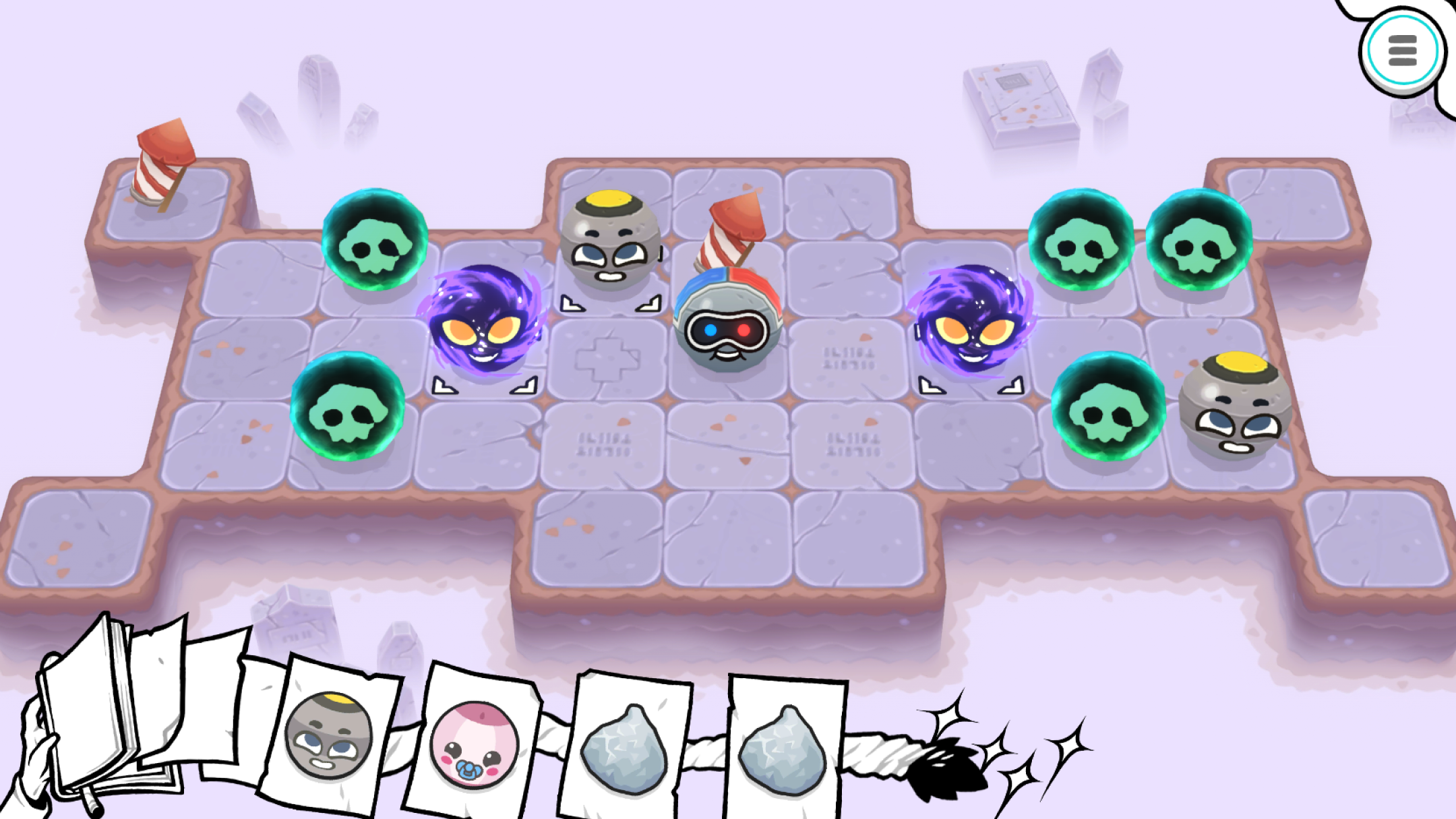
Task: Open the hamburger menu in top-right corner
Action: tap(1403, 50)
